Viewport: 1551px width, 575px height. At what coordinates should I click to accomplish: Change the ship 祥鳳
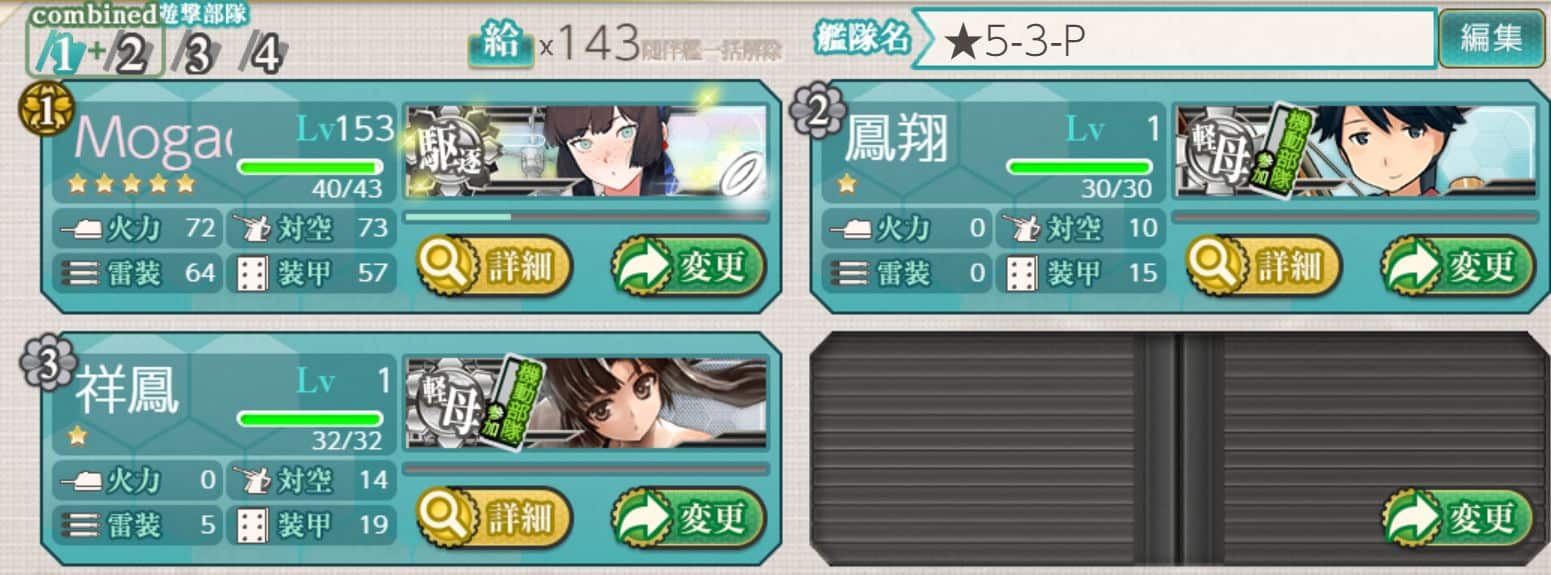click(690, 519)
